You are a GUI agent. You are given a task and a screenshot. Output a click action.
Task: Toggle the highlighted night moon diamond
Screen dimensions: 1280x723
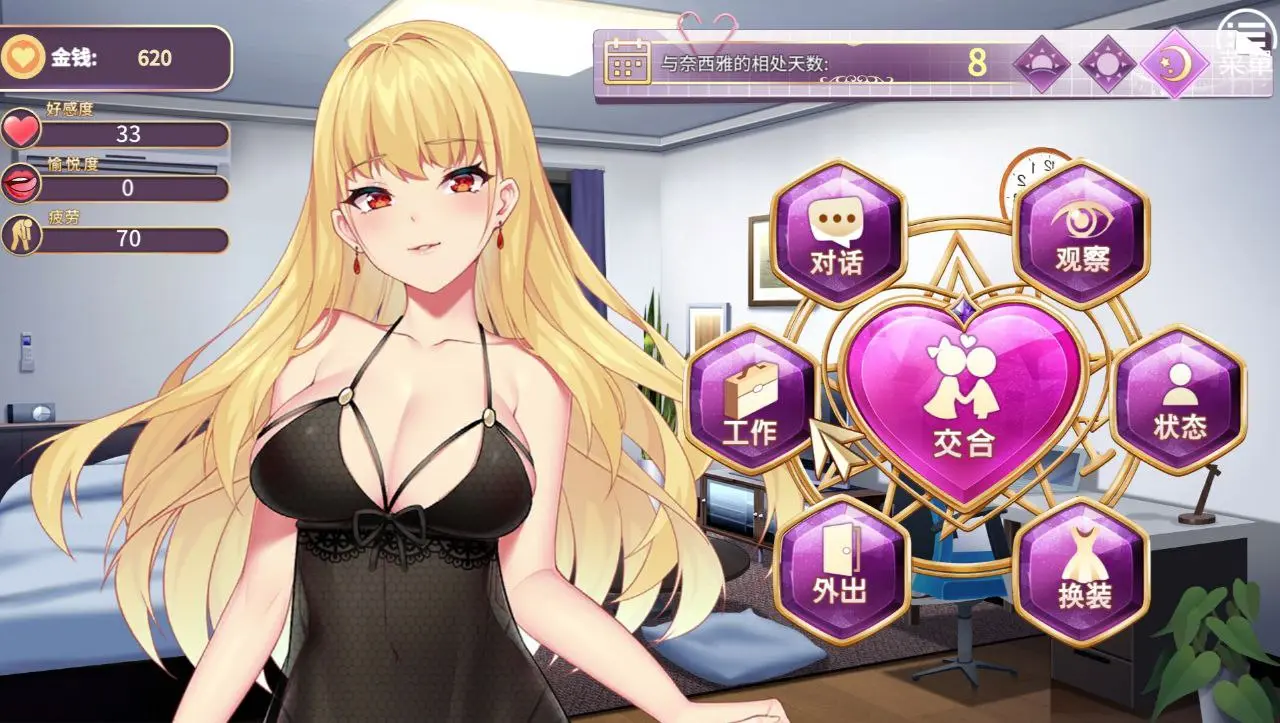tap(1175, 62)
